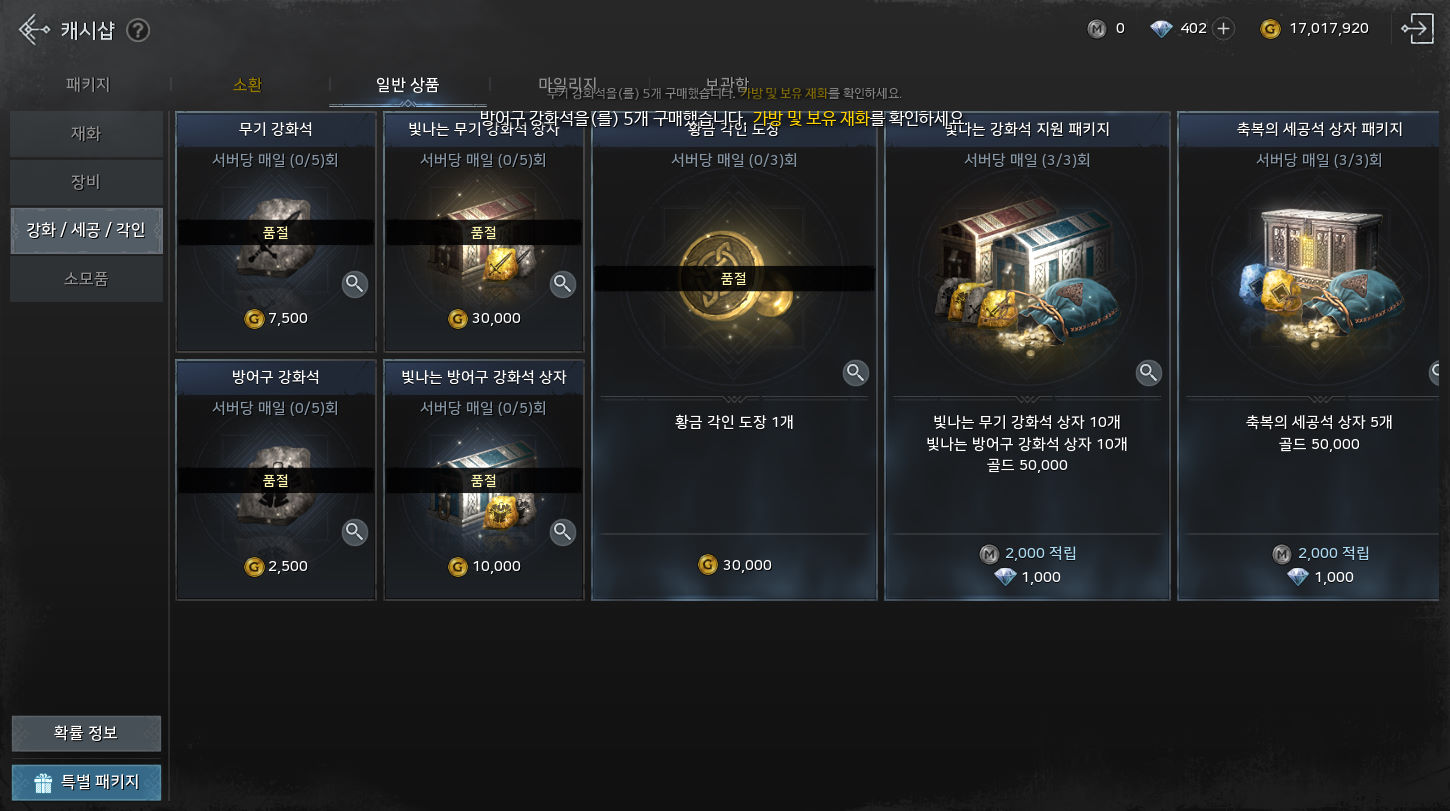Screen dimensions: 1450x811
Task: Open the 소모품 category
Action: click(x=86, y=279)
